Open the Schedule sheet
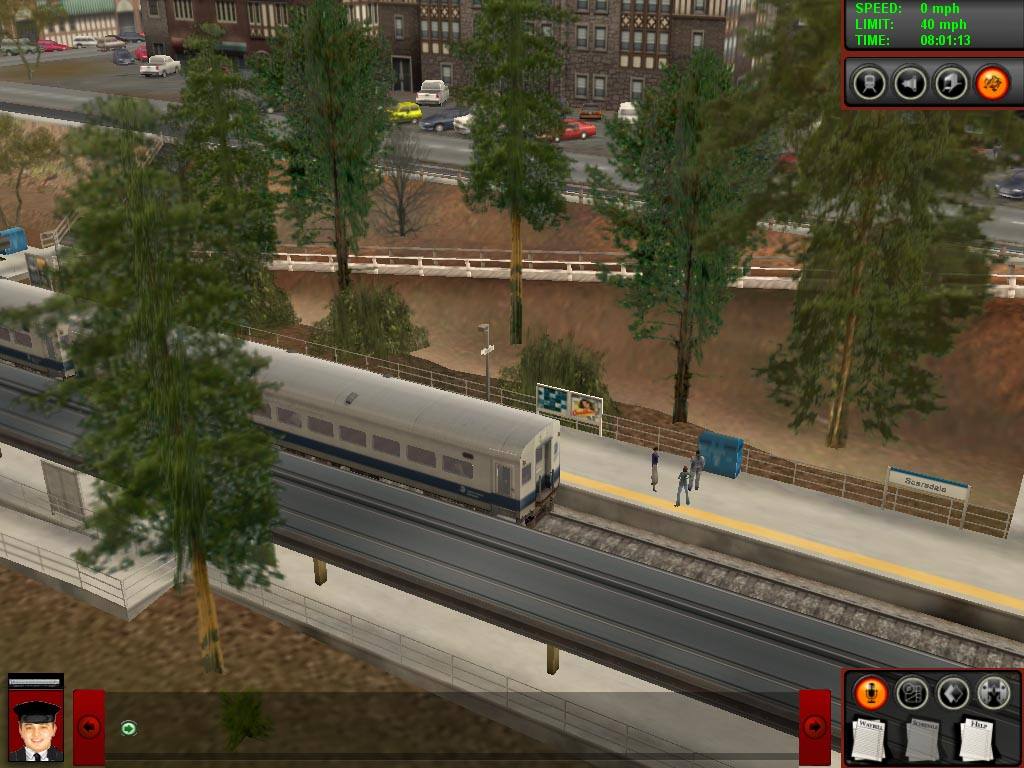Viewport: 1024px width, 768px height. (923, 740)
